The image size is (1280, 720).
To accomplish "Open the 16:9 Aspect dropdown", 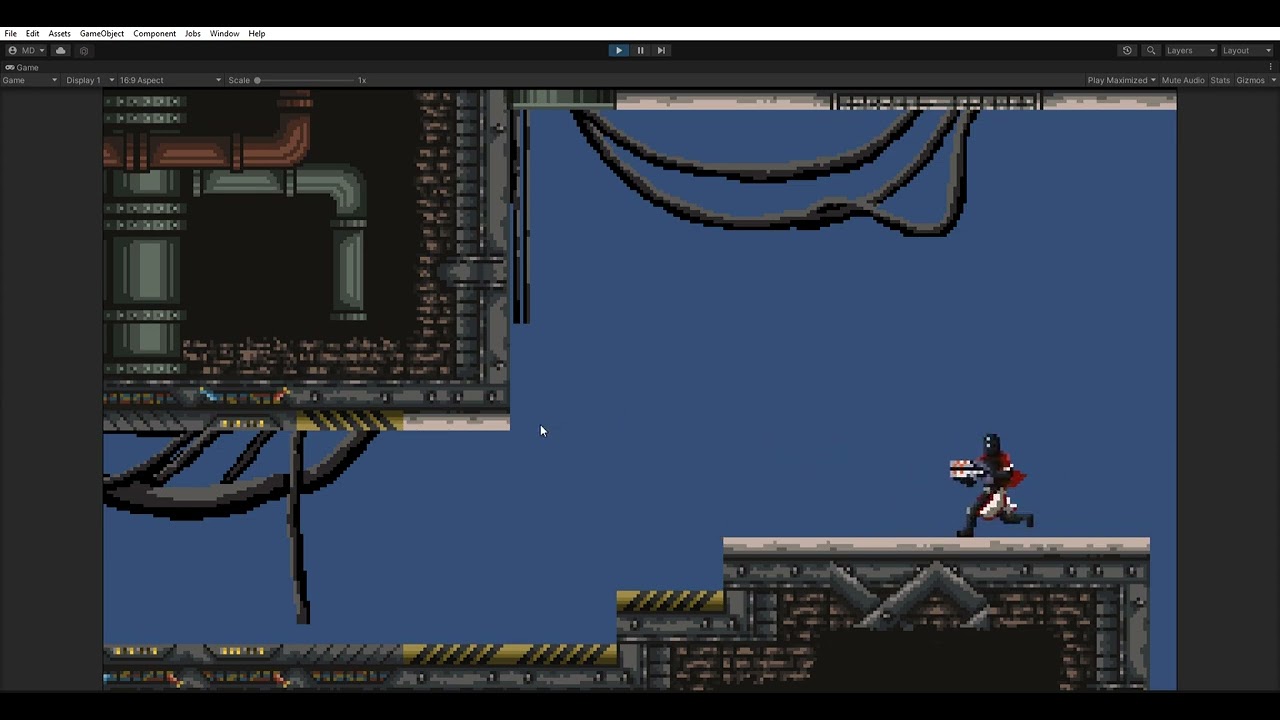I will (x=168, y=80).
